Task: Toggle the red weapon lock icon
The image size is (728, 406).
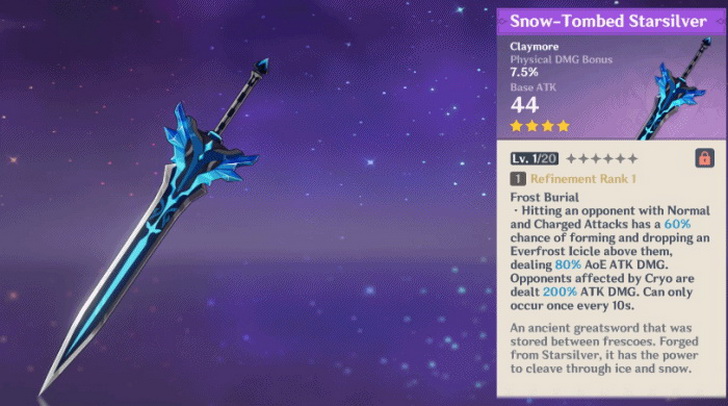Action: (704, 158)
